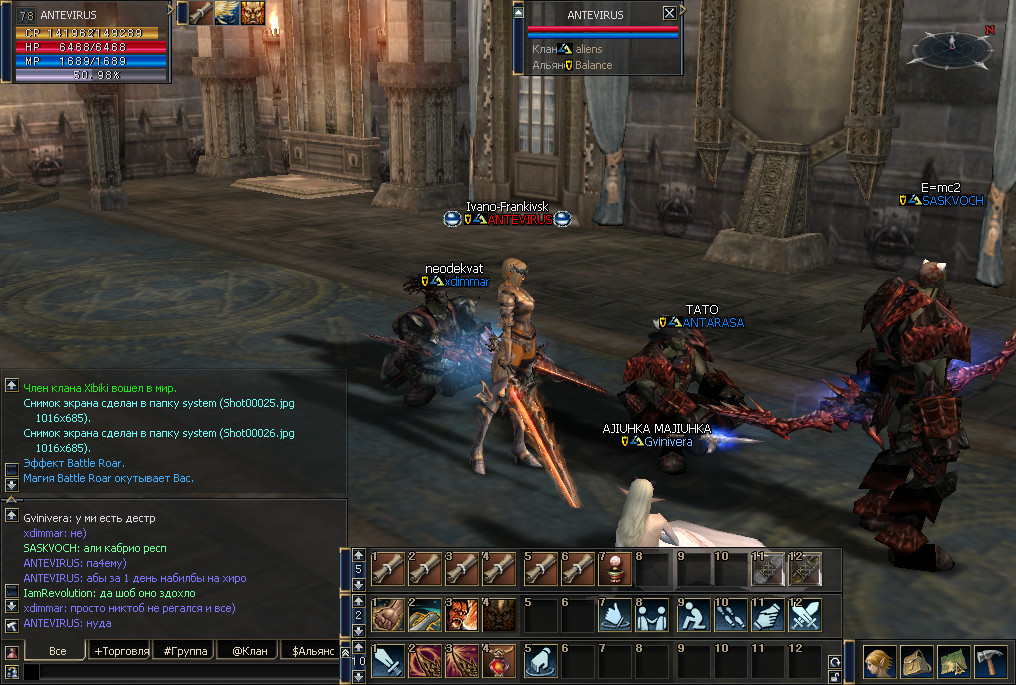Use the handshake trade action
This screenshot has height=685, width=1016.
pyautogui.click(x=651, y=614)
